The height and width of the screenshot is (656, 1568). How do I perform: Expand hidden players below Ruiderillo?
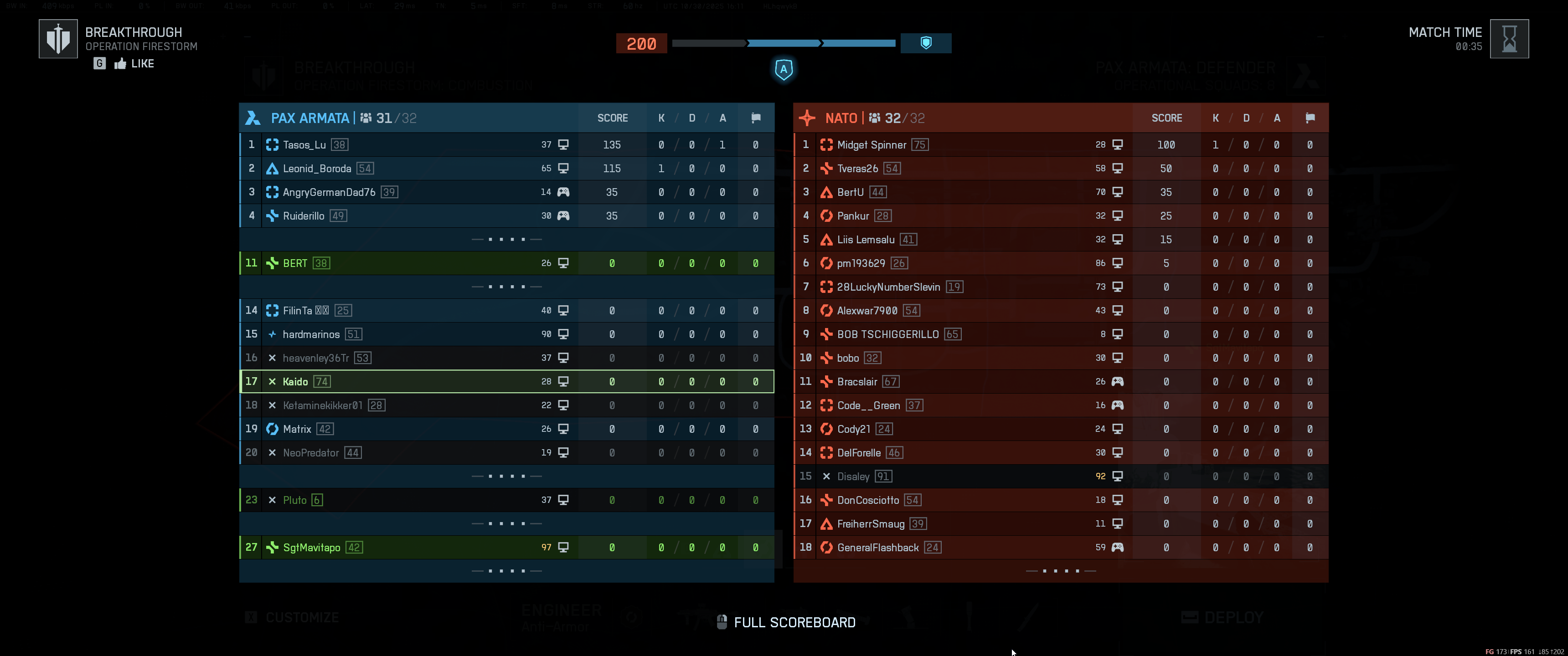click(506, 240)
